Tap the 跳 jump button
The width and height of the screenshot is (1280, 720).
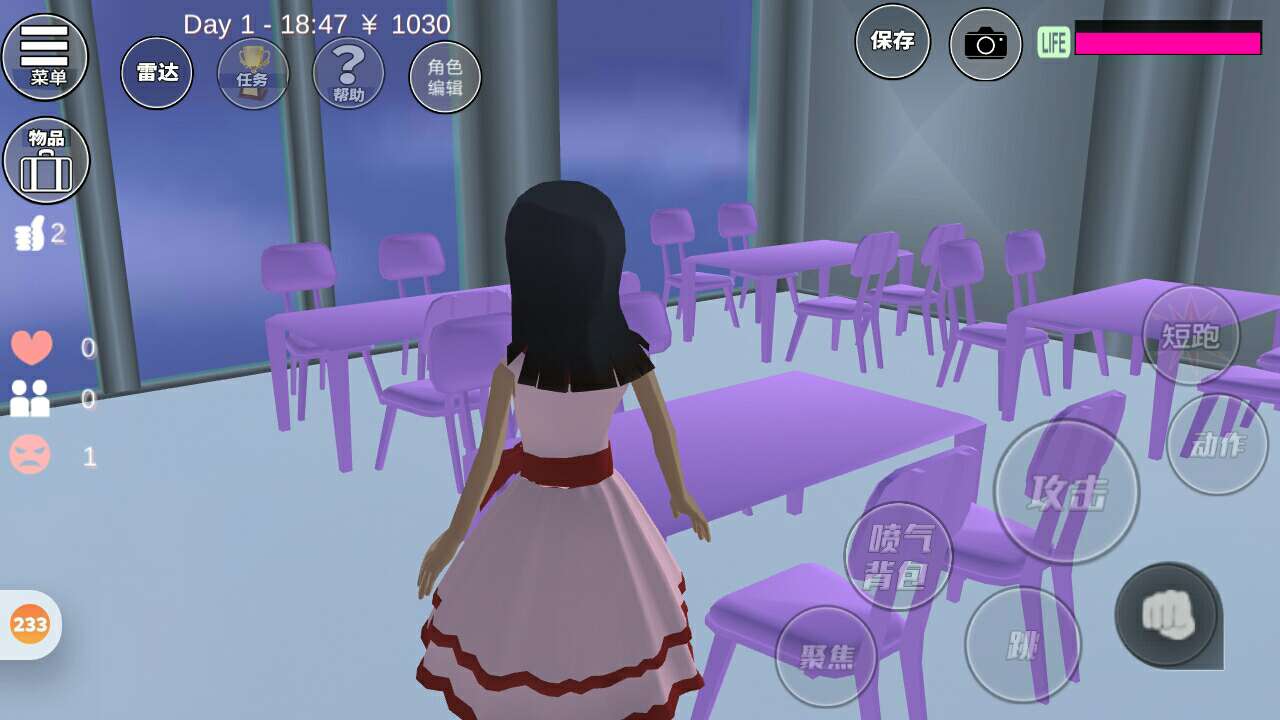[1022, 644]
